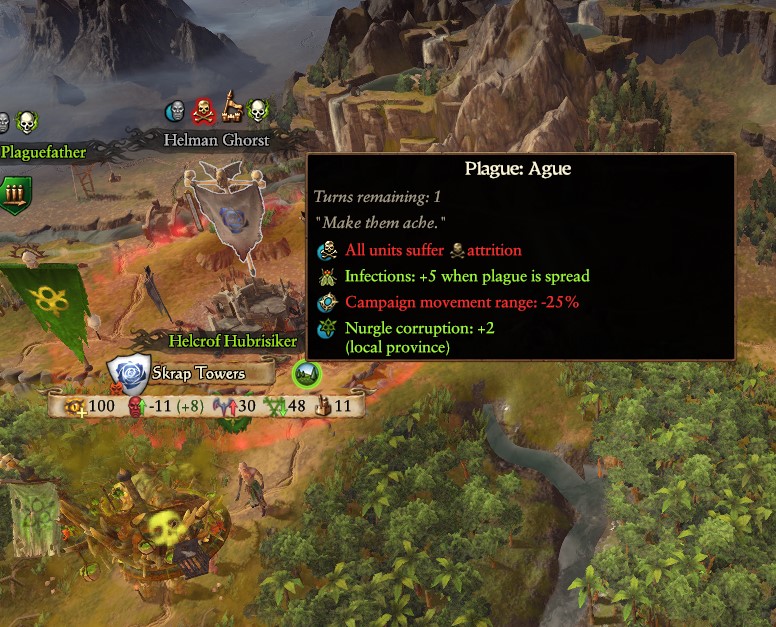Click the siege tower icon above Helman Ghorst
The image size is (776, 627).
click(232, 108)
